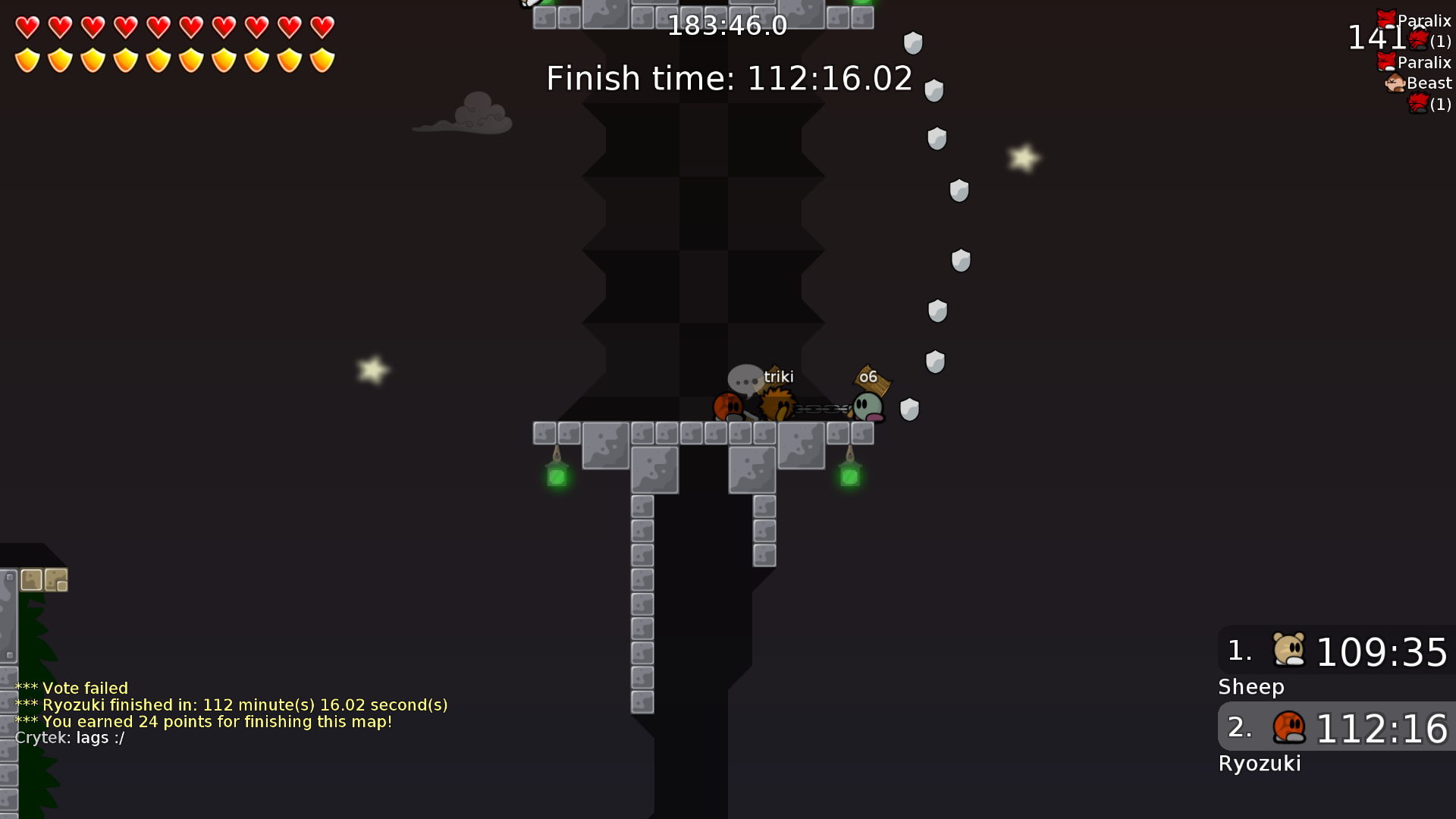Image resolution: width=1456 pixels, height=819 pixels.
Task: Click the green gem lamp on the right
Action: click(x=851, y=476)
